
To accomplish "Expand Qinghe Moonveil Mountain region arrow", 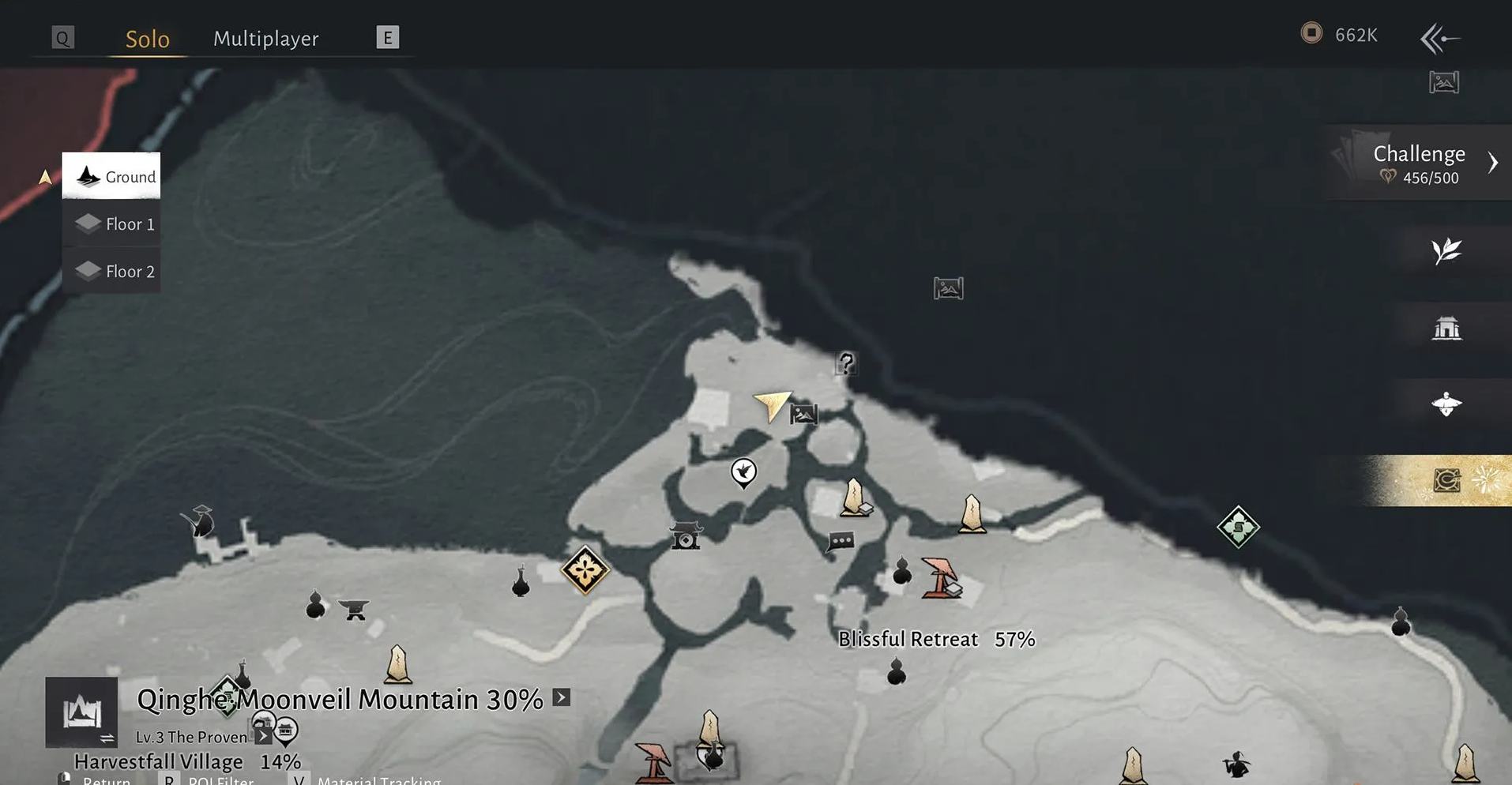I will tap(561, 697).
